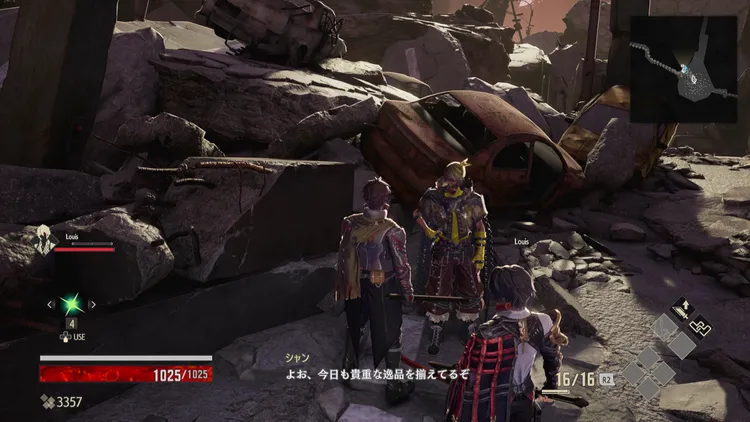Select the green star quick-use item
The image size is (750, 422).
tap(72, 304)
